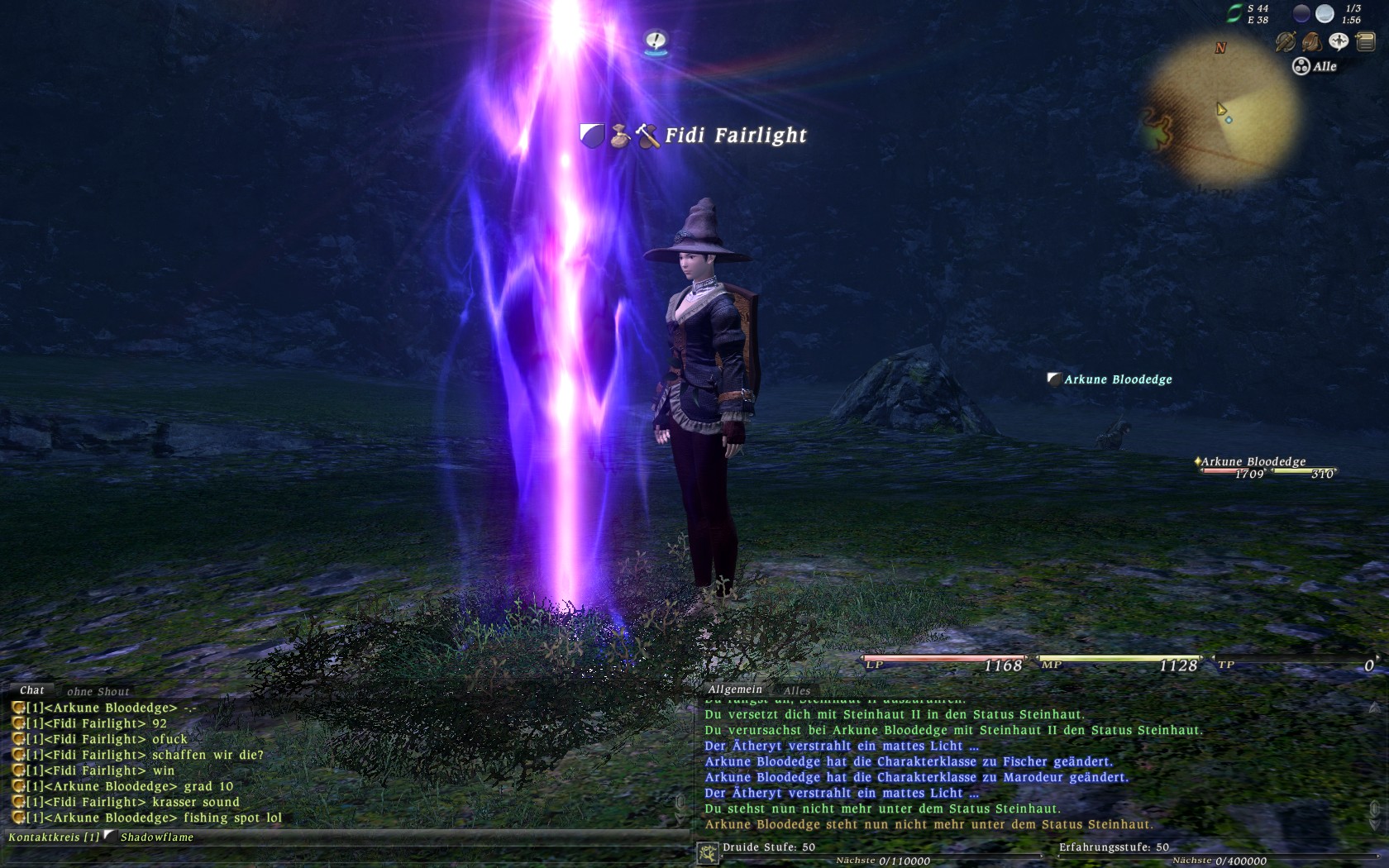1389x868 pixels.
Task: Click the green aetheryte coordinates icon
Action: point(1234,13)
